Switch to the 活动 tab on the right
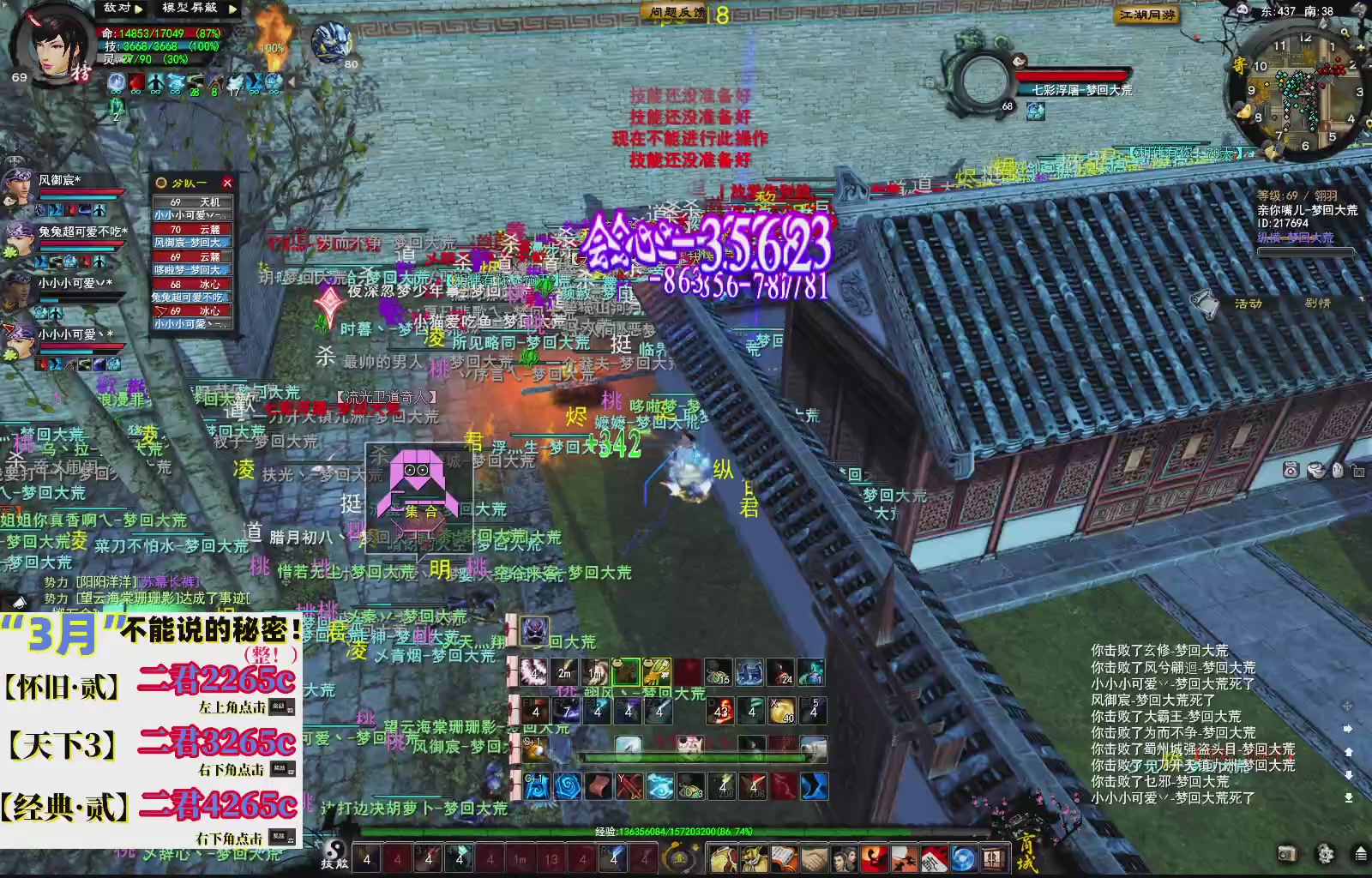Screen dimensions: 1372x878 click(1249, 303)
